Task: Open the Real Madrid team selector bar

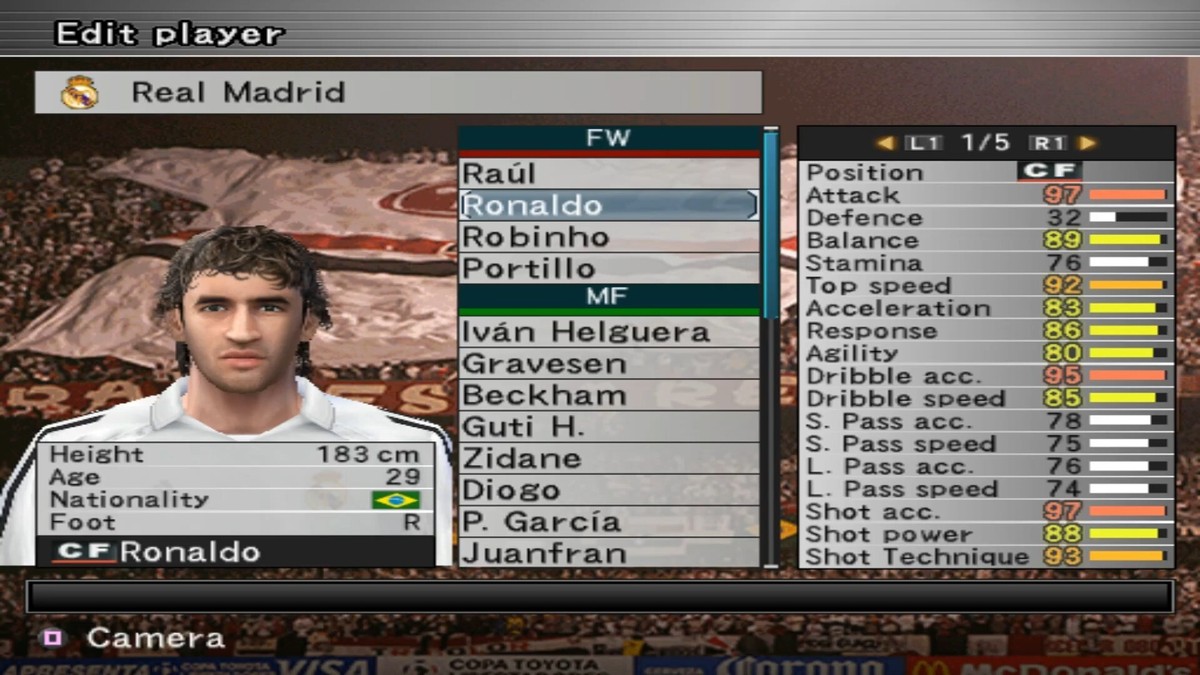Action: click(398, 92)
